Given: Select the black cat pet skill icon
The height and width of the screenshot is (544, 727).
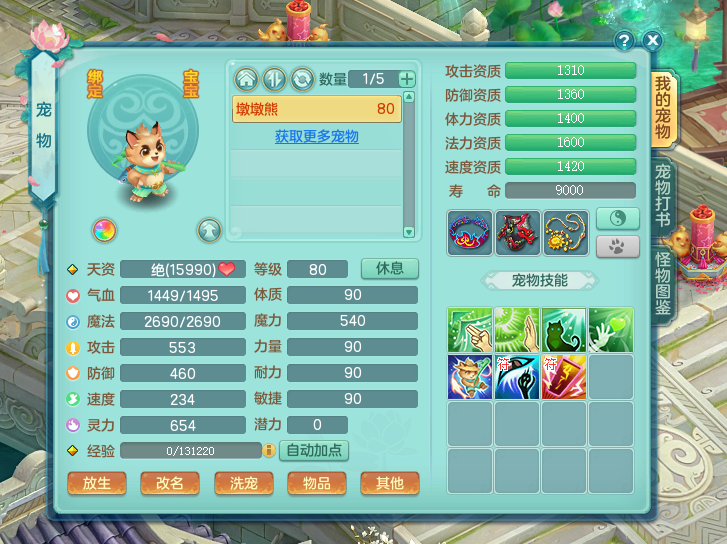Looking at the screenshot, I should click(563, 330).
